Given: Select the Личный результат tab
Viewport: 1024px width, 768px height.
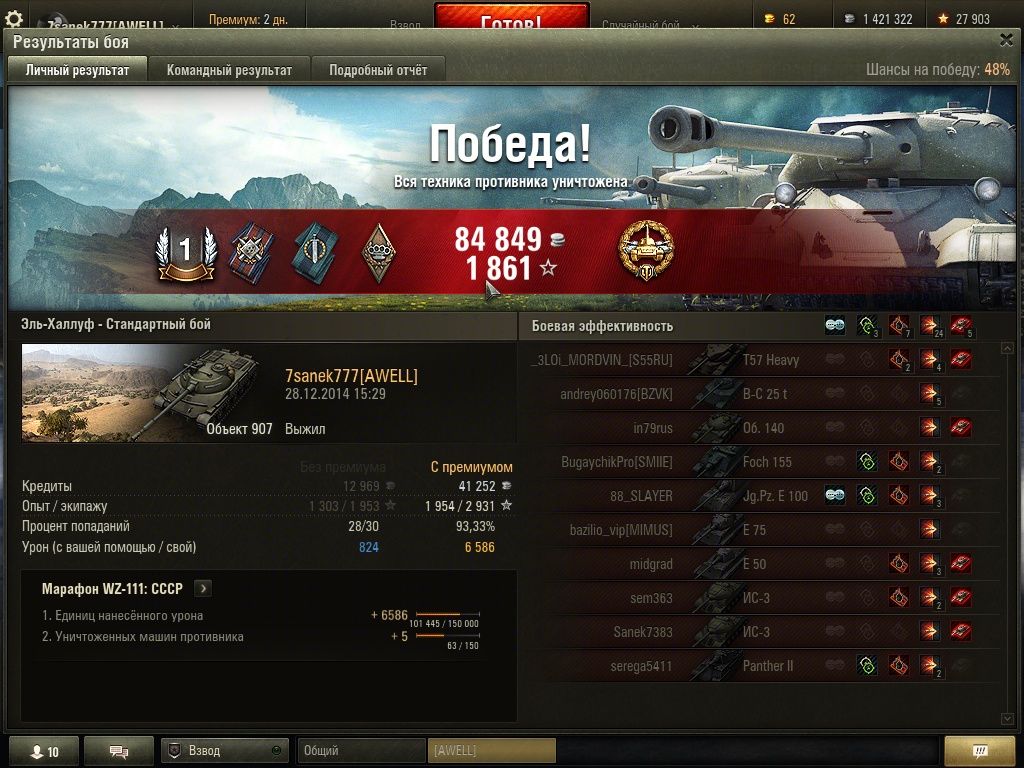Looking at the screenshot, I should (x=77, y=70).
